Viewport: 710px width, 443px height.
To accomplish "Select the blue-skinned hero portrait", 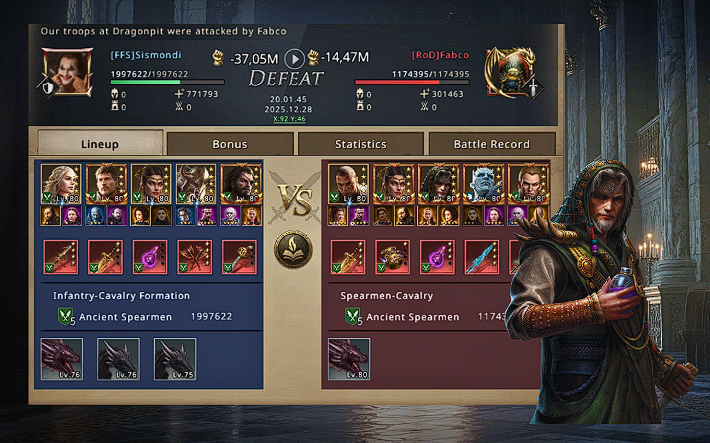I will tap(484, 184).
